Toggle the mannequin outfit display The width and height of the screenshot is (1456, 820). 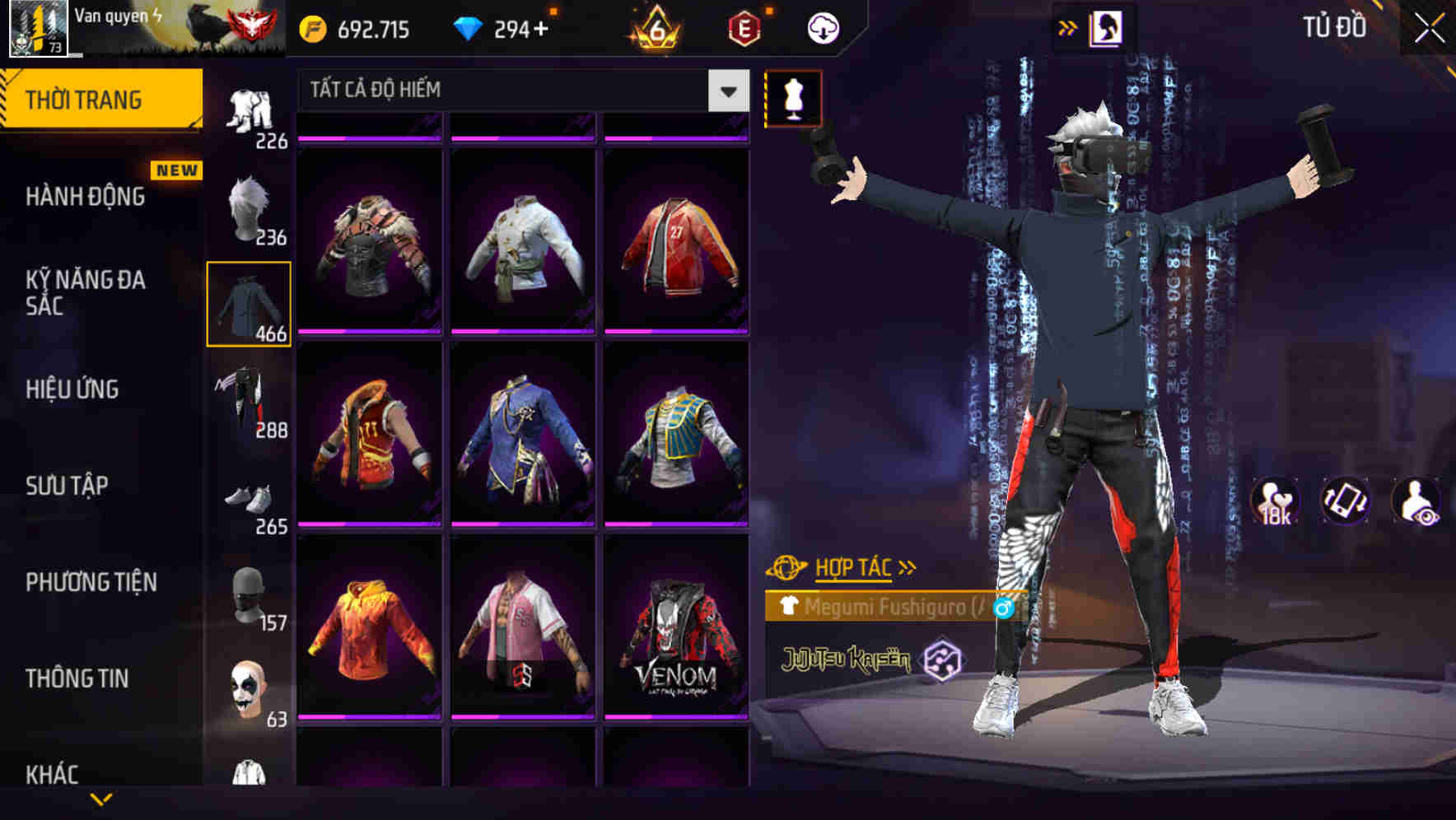[x=794, y=98]
